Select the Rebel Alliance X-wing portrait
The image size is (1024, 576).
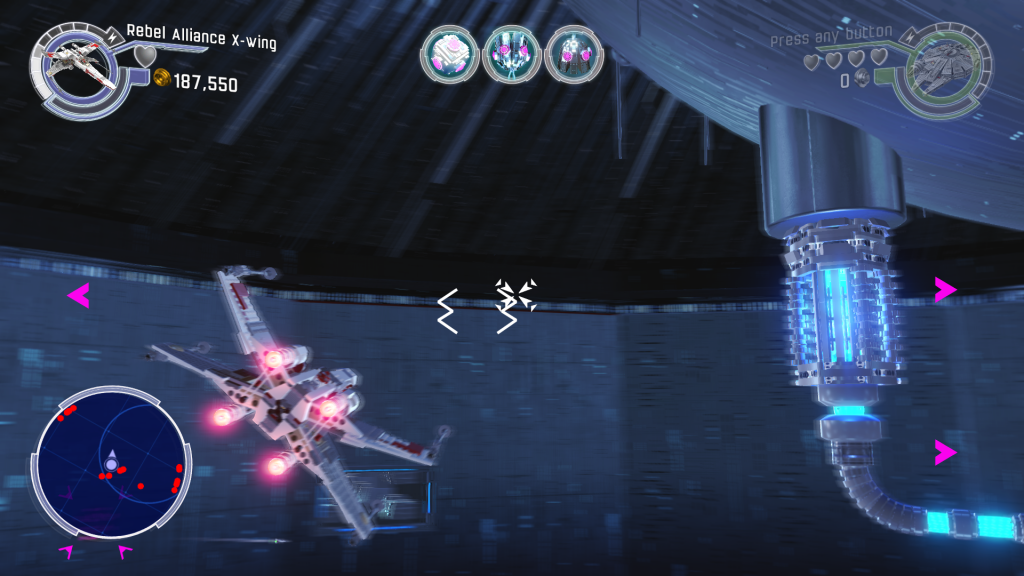[x=79, y=67]
